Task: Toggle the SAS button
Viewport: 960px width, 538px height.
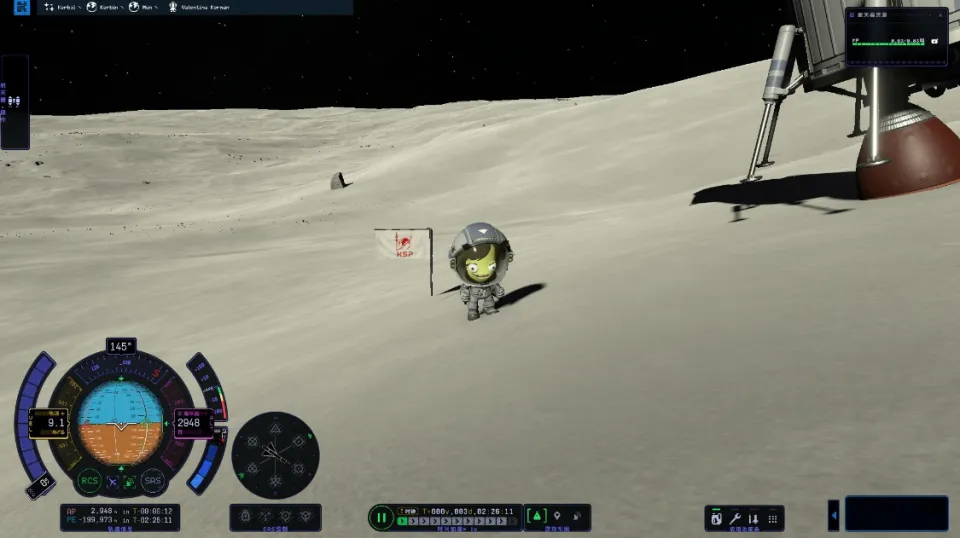Action: (x=152, y=480)
